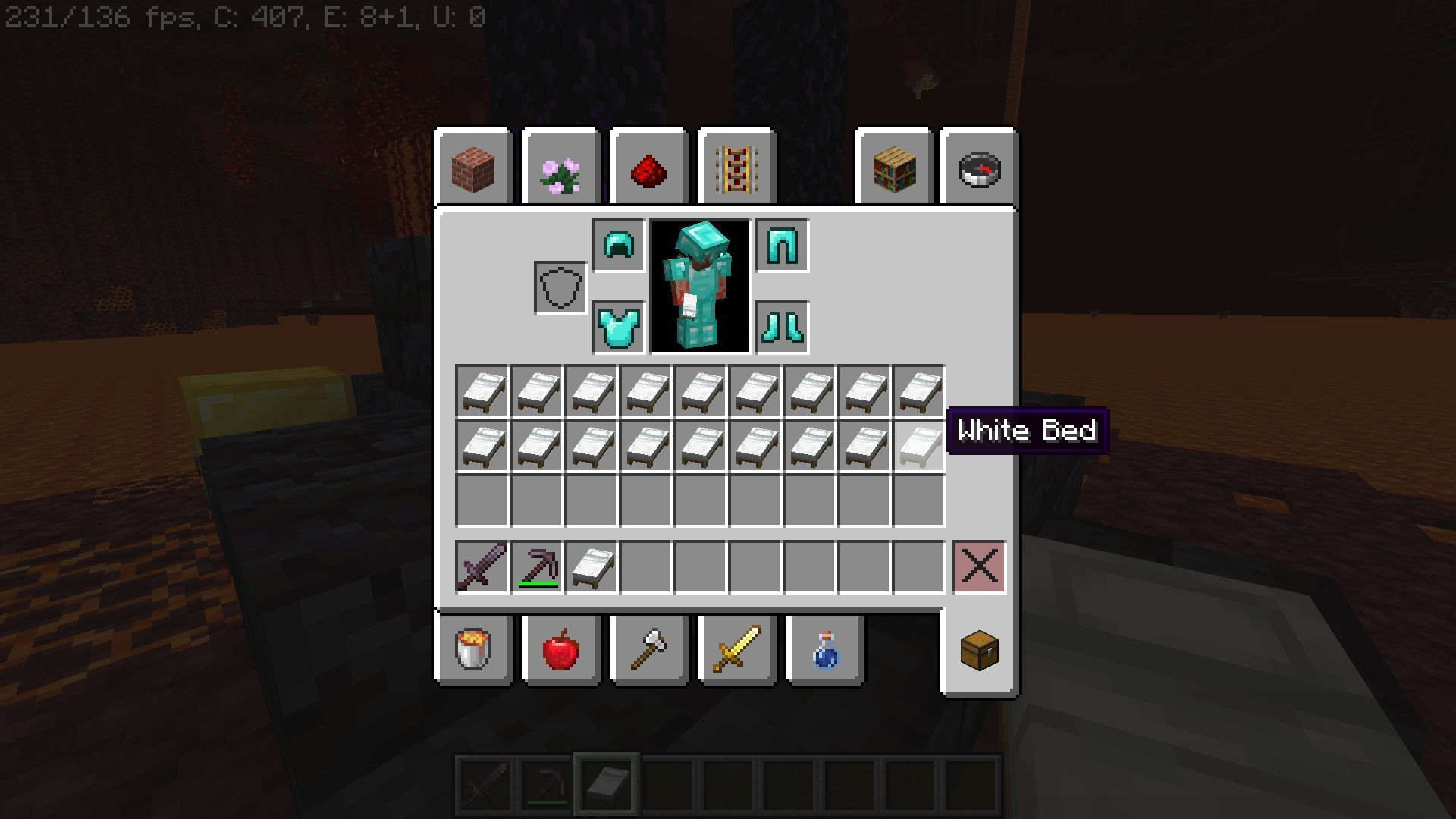Open the Saved Hotbars bookshelf tab
The height and width of the screenshot is (819, 1456).
894,168
